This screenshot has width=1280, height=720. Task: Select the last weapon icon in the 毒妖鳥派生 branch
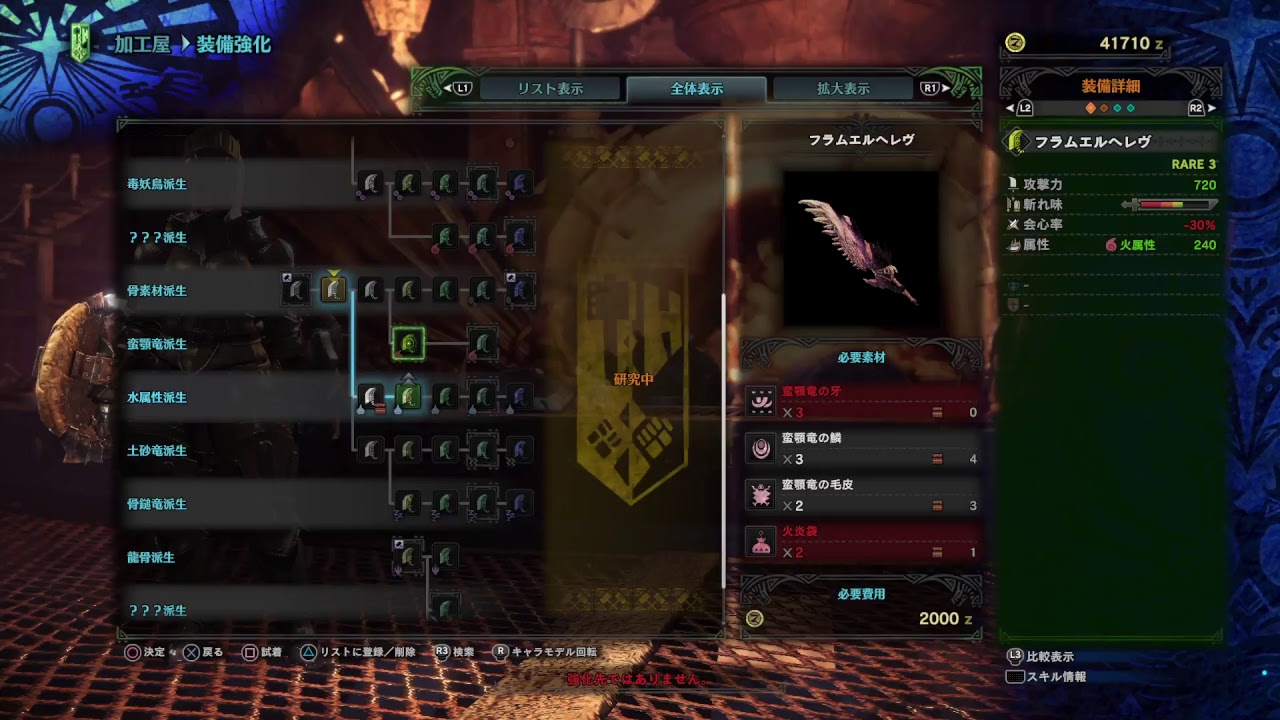[521, 183]
